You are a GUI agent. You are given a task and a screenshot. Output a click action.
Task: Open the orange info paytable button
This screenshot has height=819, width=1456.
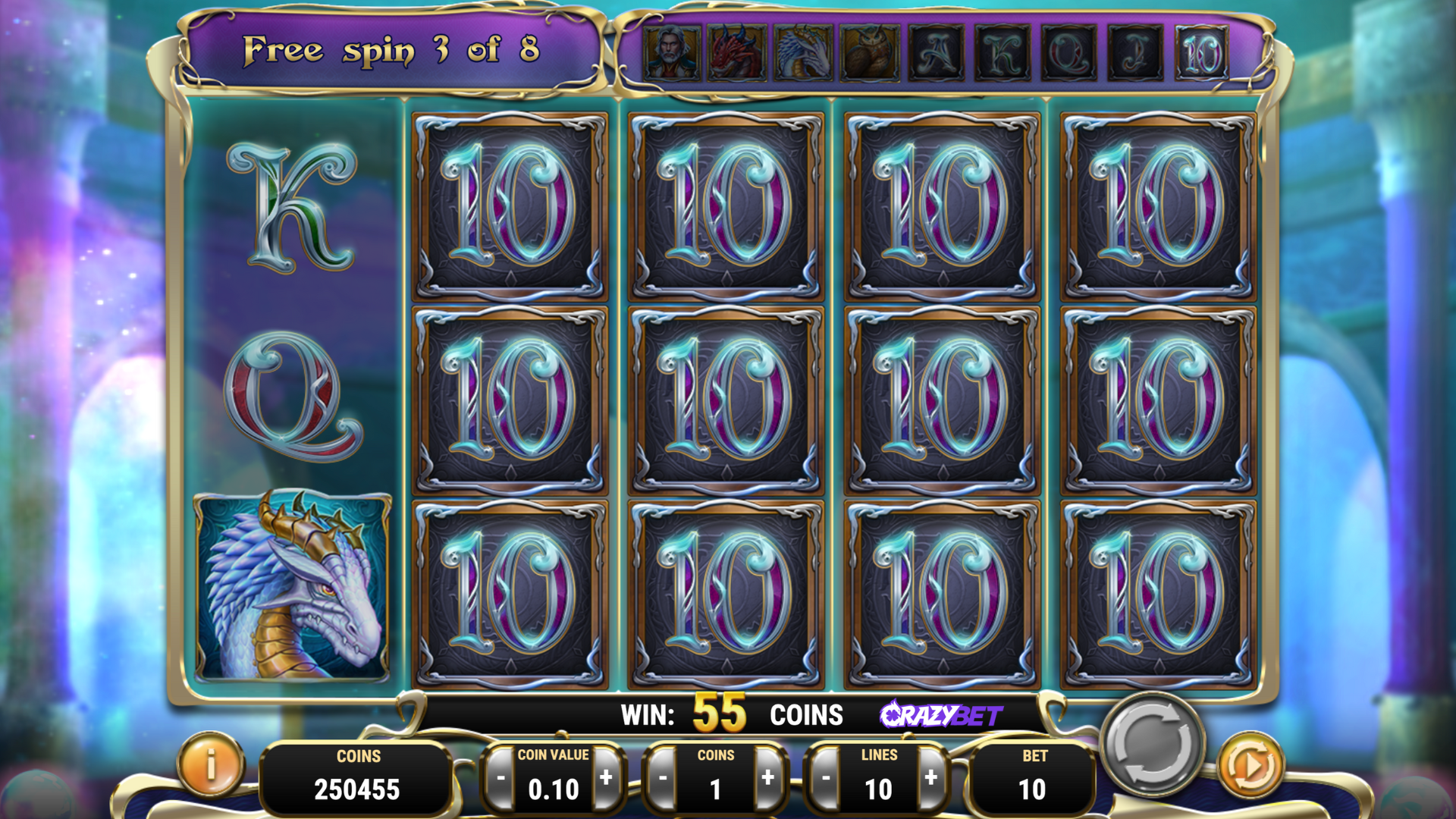tap(211, 764)
